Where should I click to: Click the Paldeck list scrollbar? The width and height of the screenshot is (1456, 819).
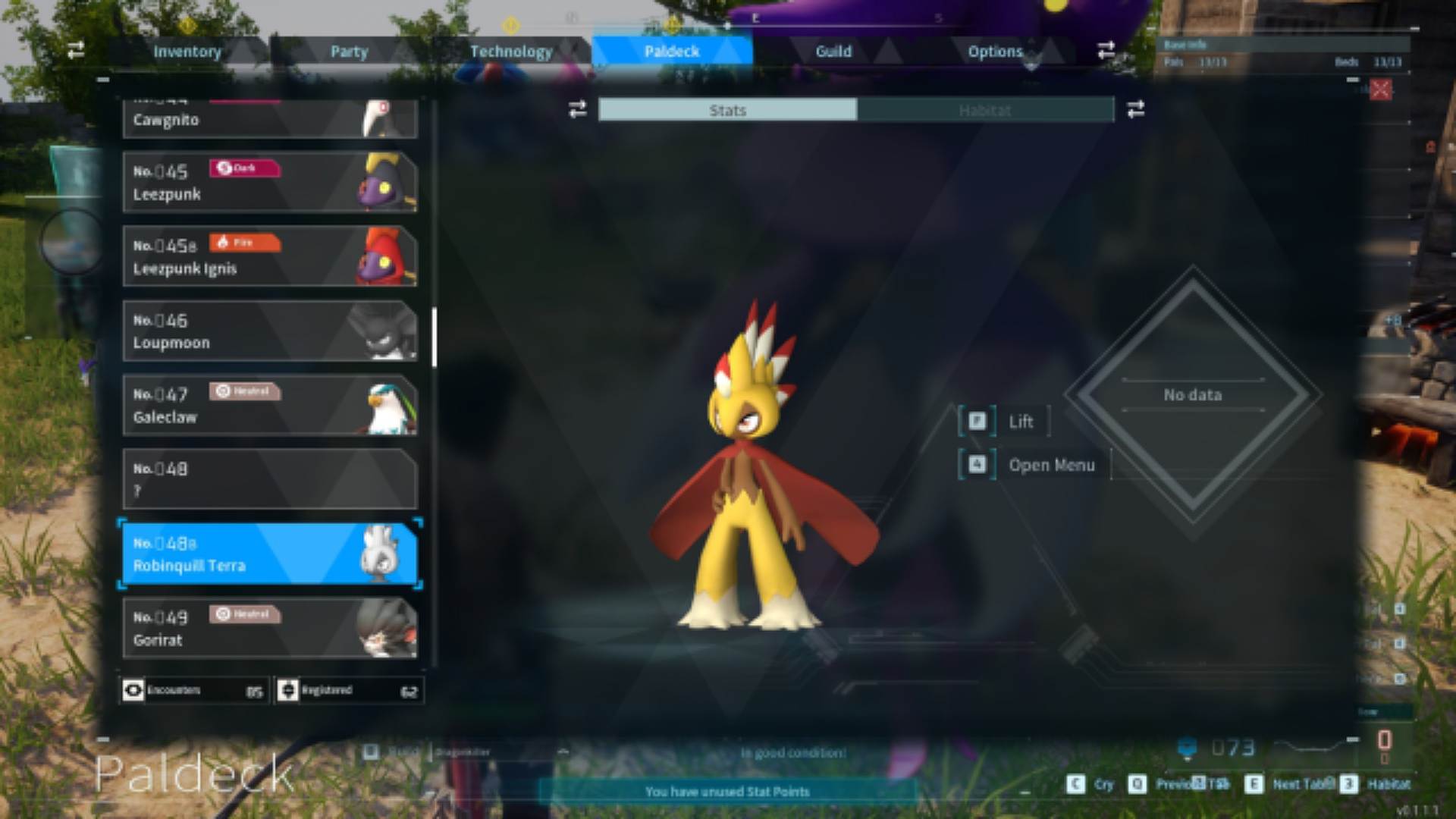(x=435, y=337)
